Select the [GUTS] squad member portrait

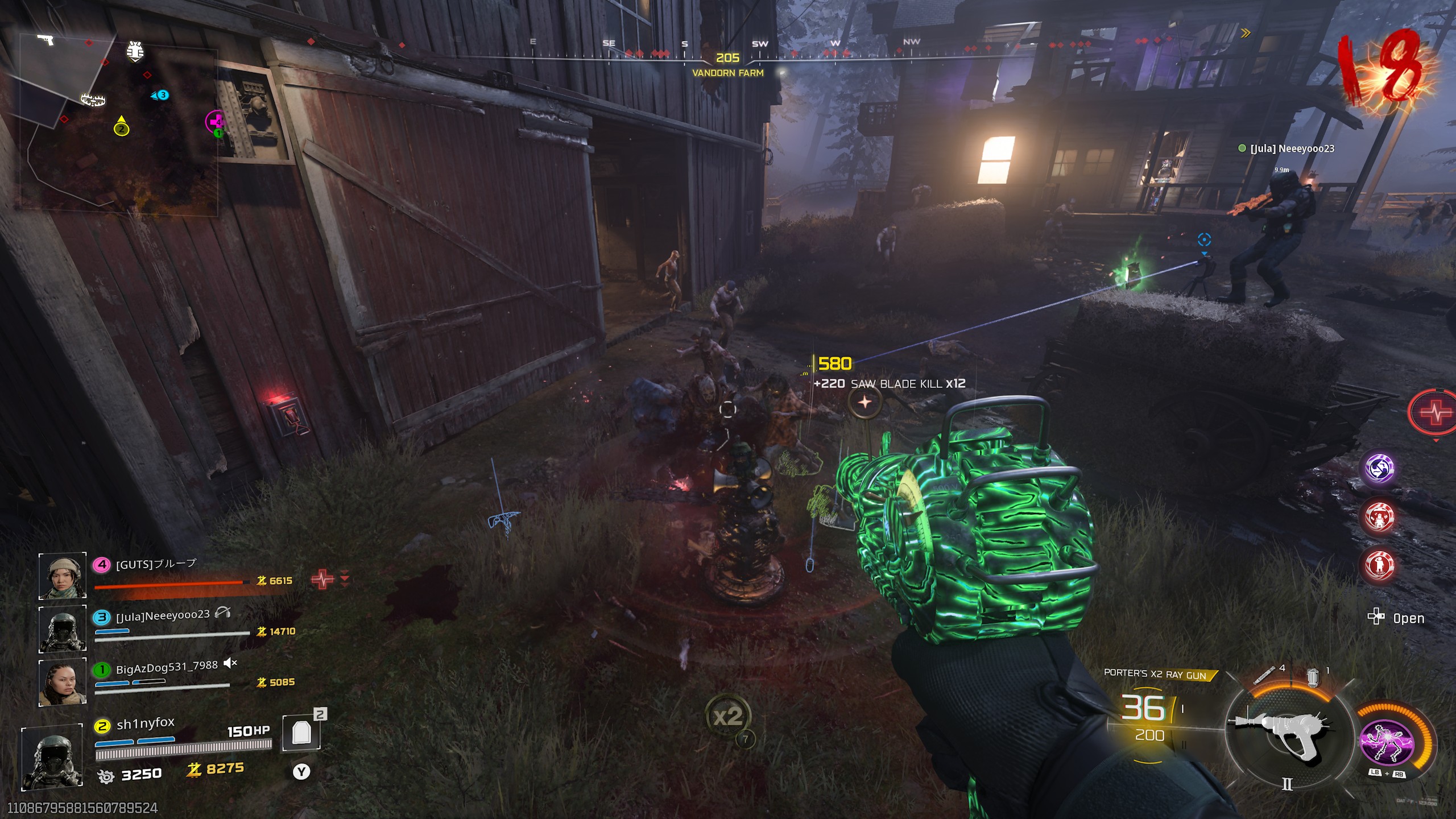[x=62, y=576]
